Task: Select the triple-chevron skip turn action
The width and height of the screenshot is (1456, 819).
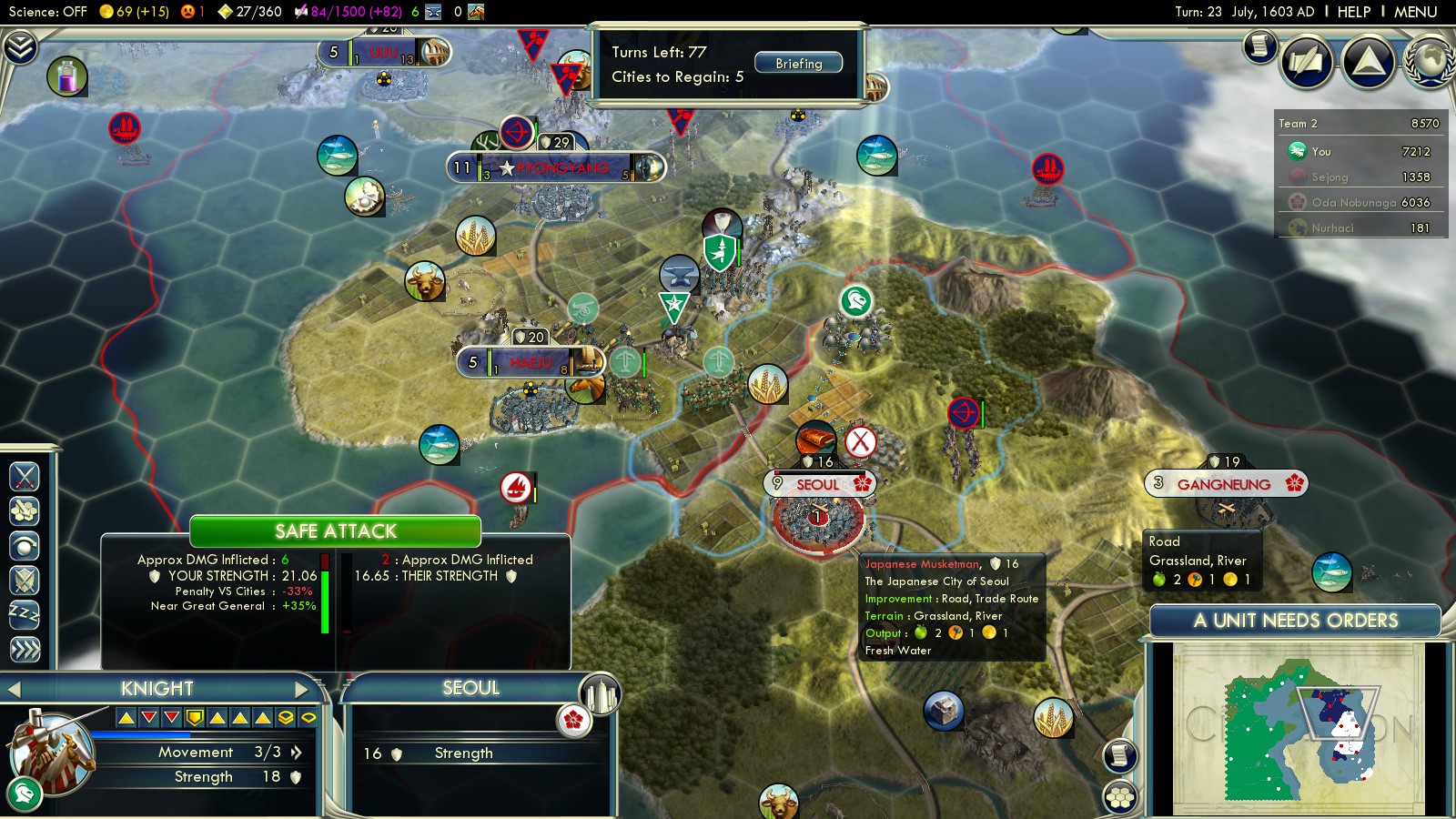Action: click(x=25, y=649)
